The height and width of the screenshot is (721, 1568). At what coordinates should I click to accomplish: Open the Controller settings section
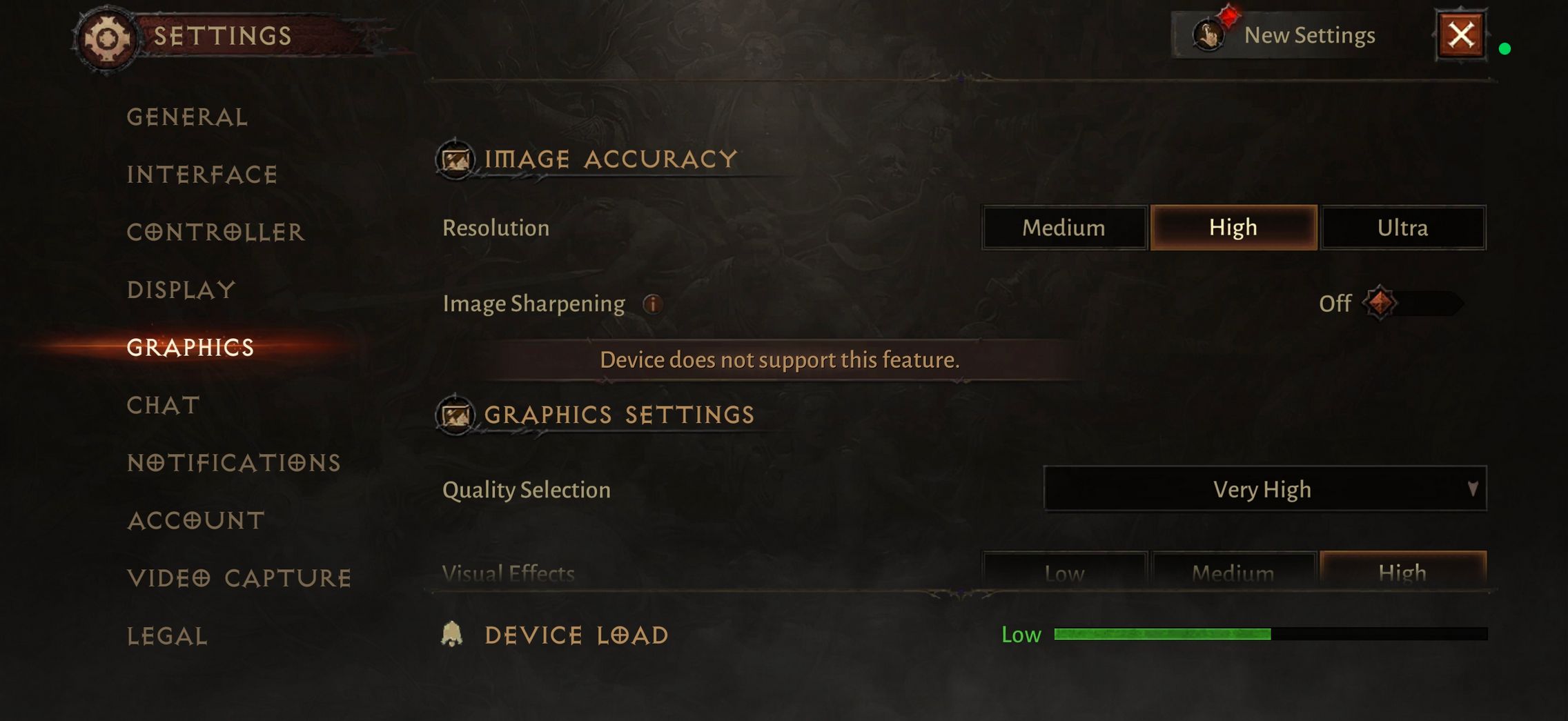(215, 233)
